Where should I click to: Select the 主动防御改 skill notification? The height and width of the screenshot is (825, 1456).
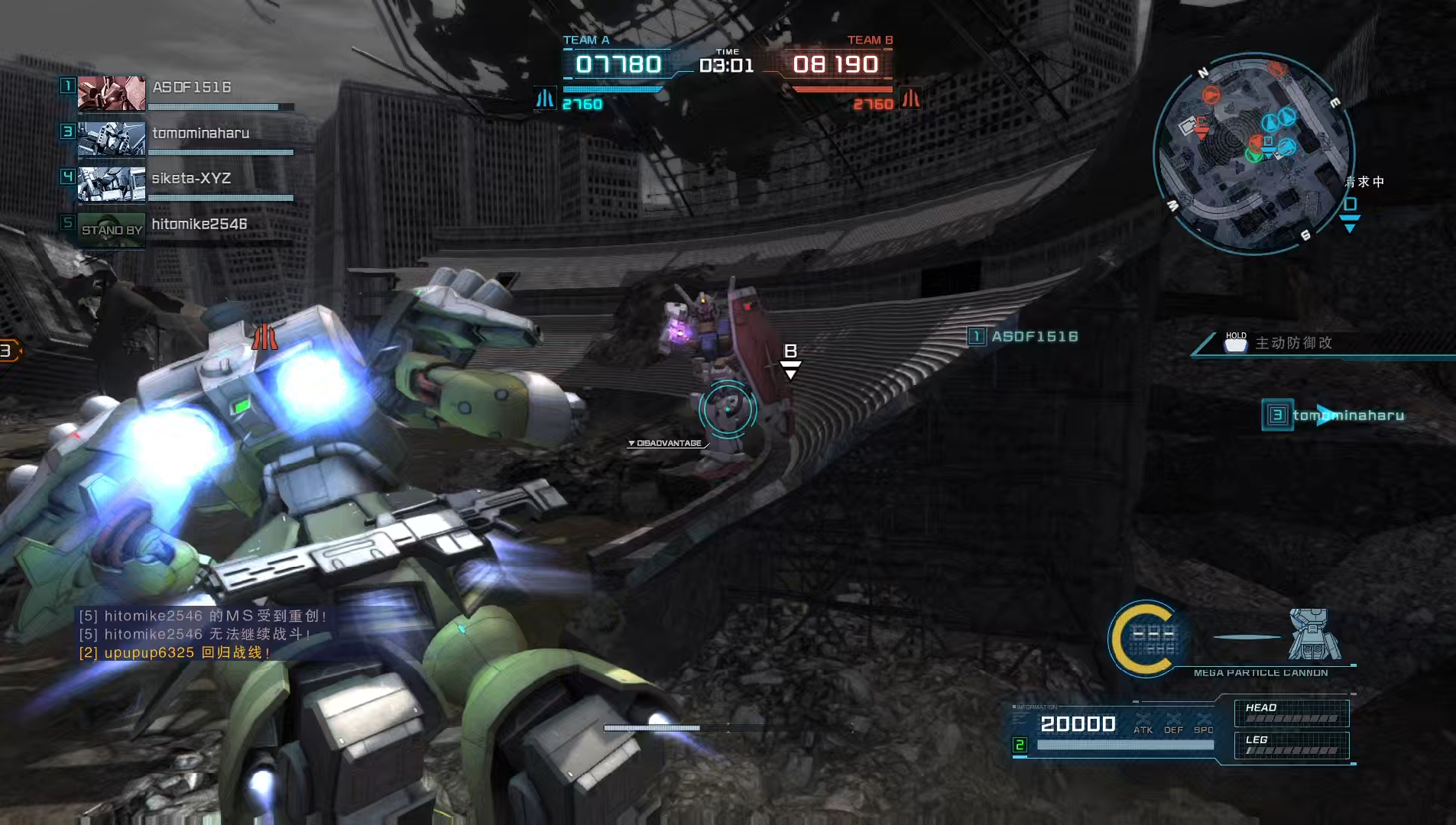(x=1293, y=343)
